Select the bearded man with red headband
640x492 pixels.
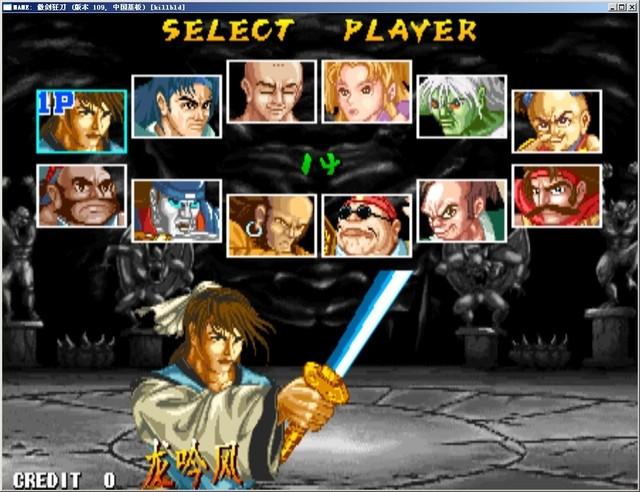[82, 196]
